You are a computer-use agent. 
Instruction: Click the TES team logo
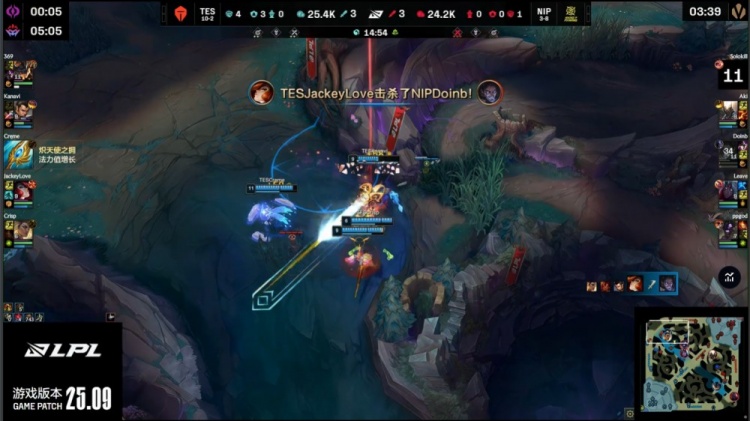[181, 14]
